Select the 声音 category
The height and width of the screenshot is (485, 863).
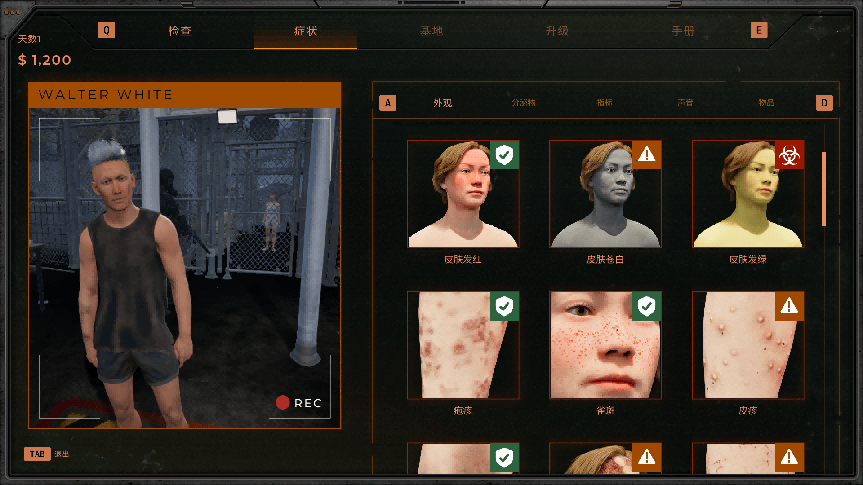point(685,103)
